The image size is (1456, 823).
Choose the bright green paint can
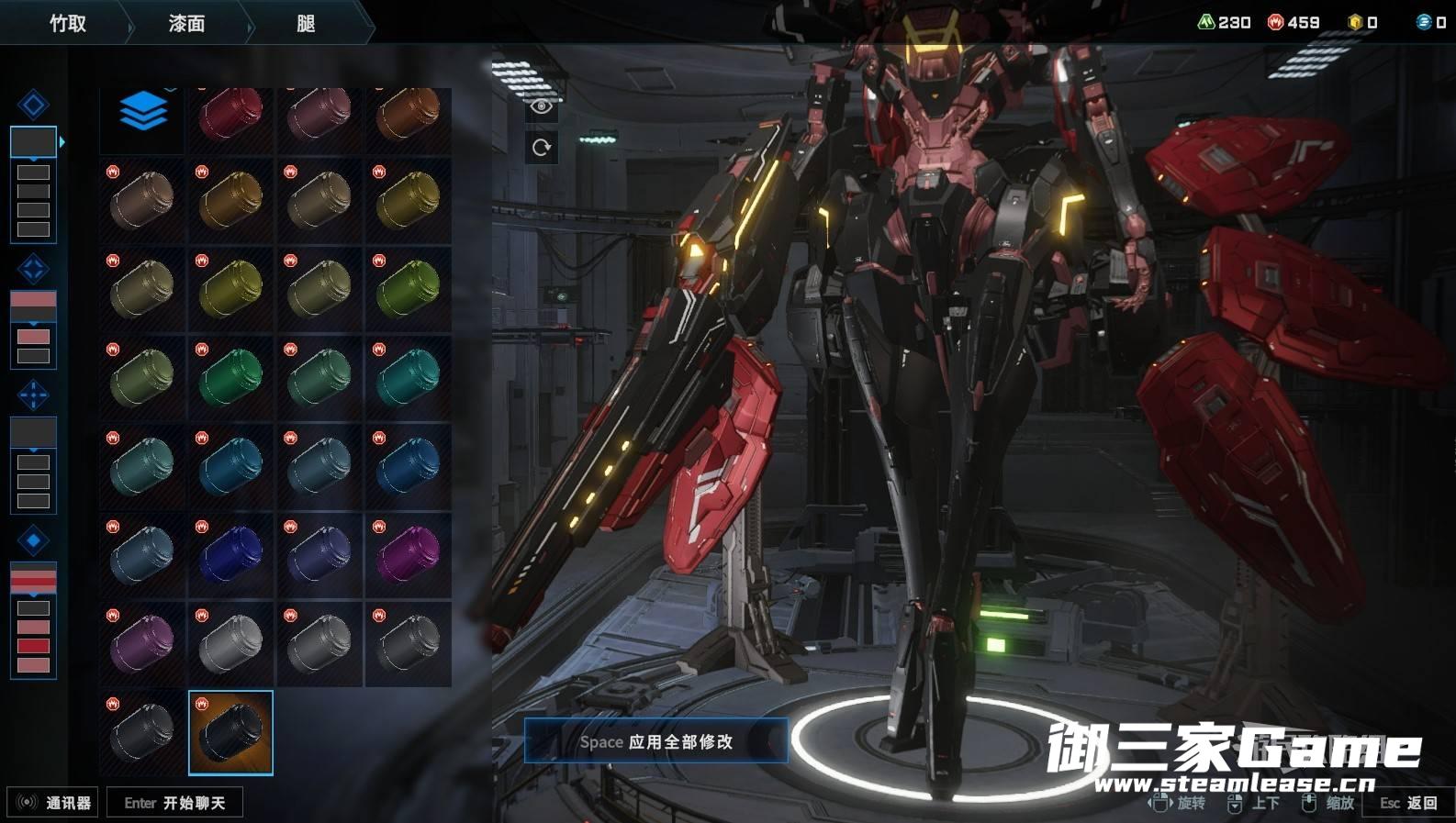click(230, 376)
